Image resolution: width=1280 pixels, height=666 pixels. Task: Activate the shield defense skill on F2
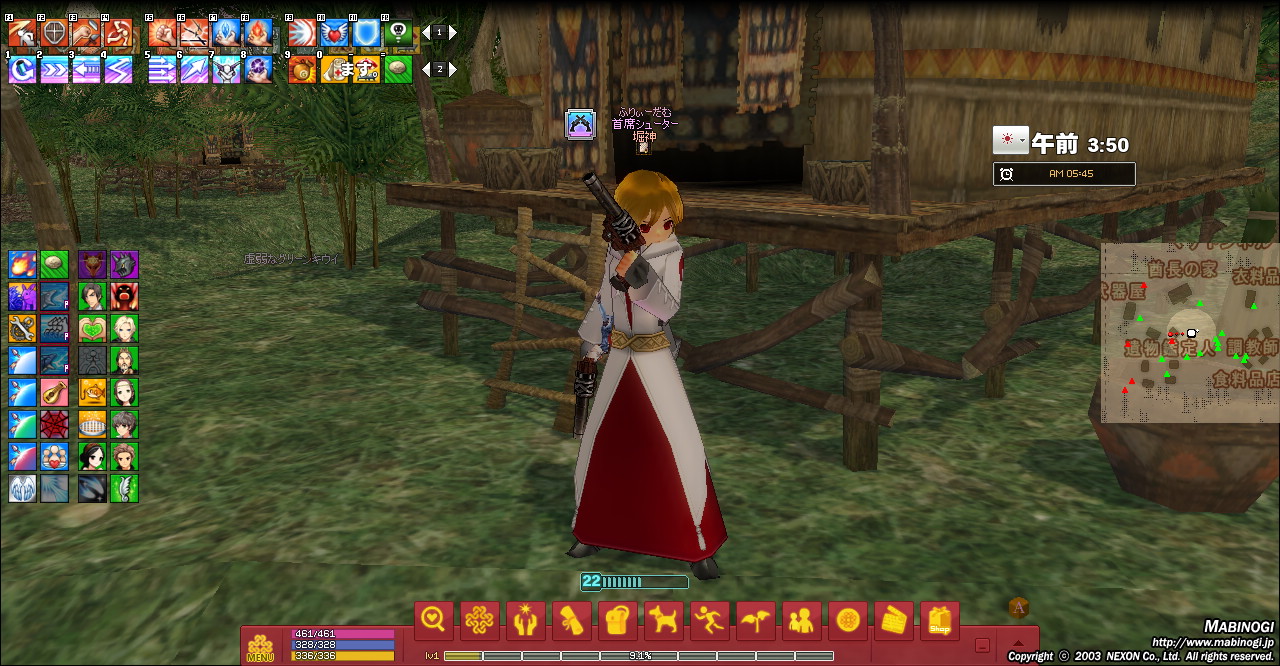click(54, 34)
